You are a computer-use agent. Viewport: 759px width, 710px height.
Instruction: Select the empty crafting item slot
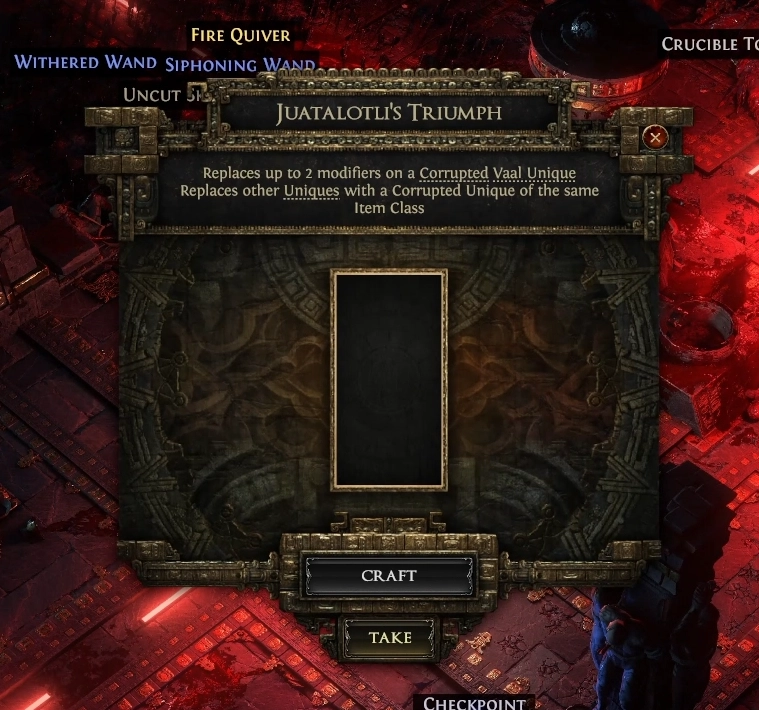(x=389, y=379)
